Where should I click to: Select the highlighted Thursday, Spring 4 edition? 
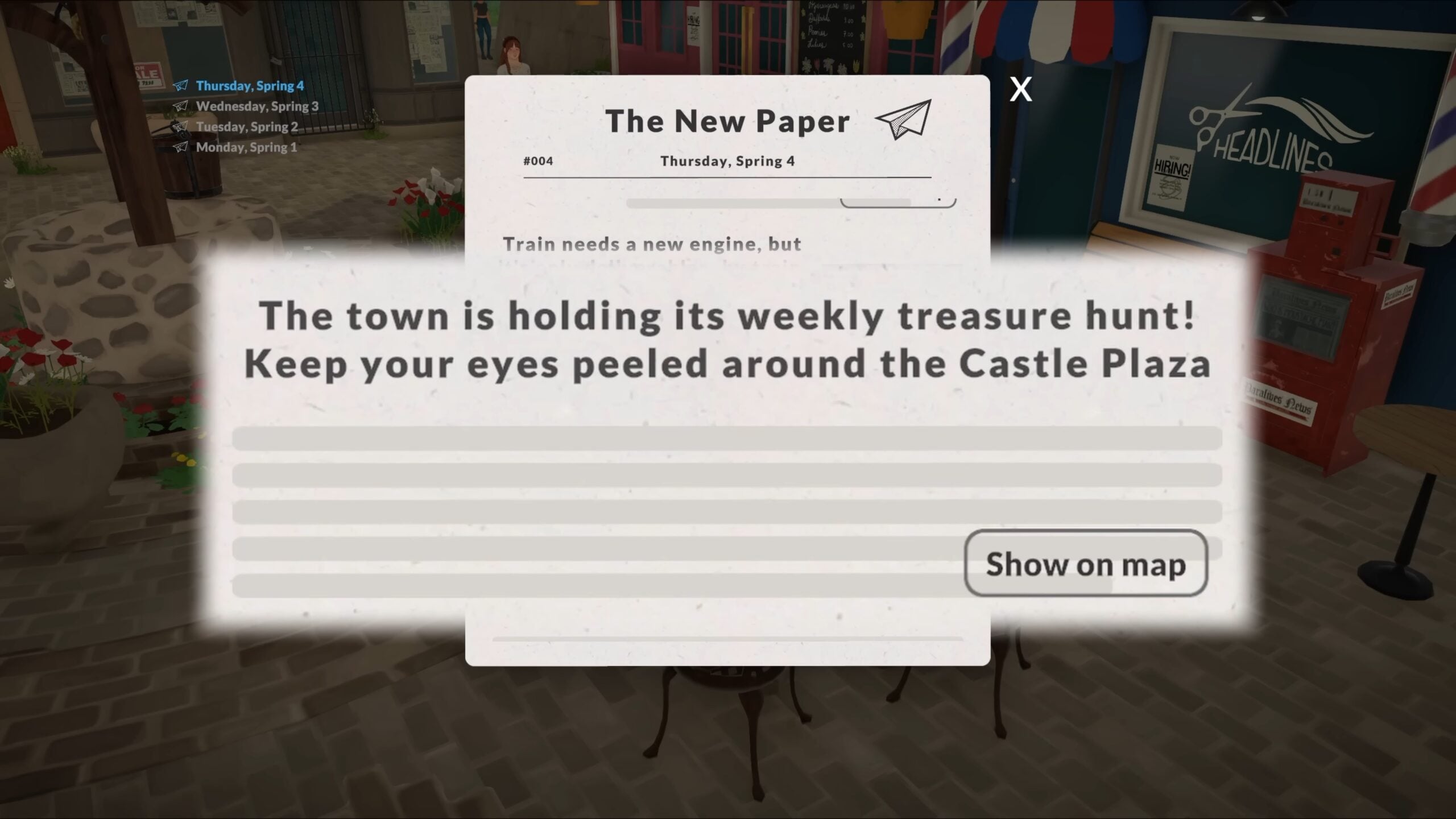(x=249, y=86)
